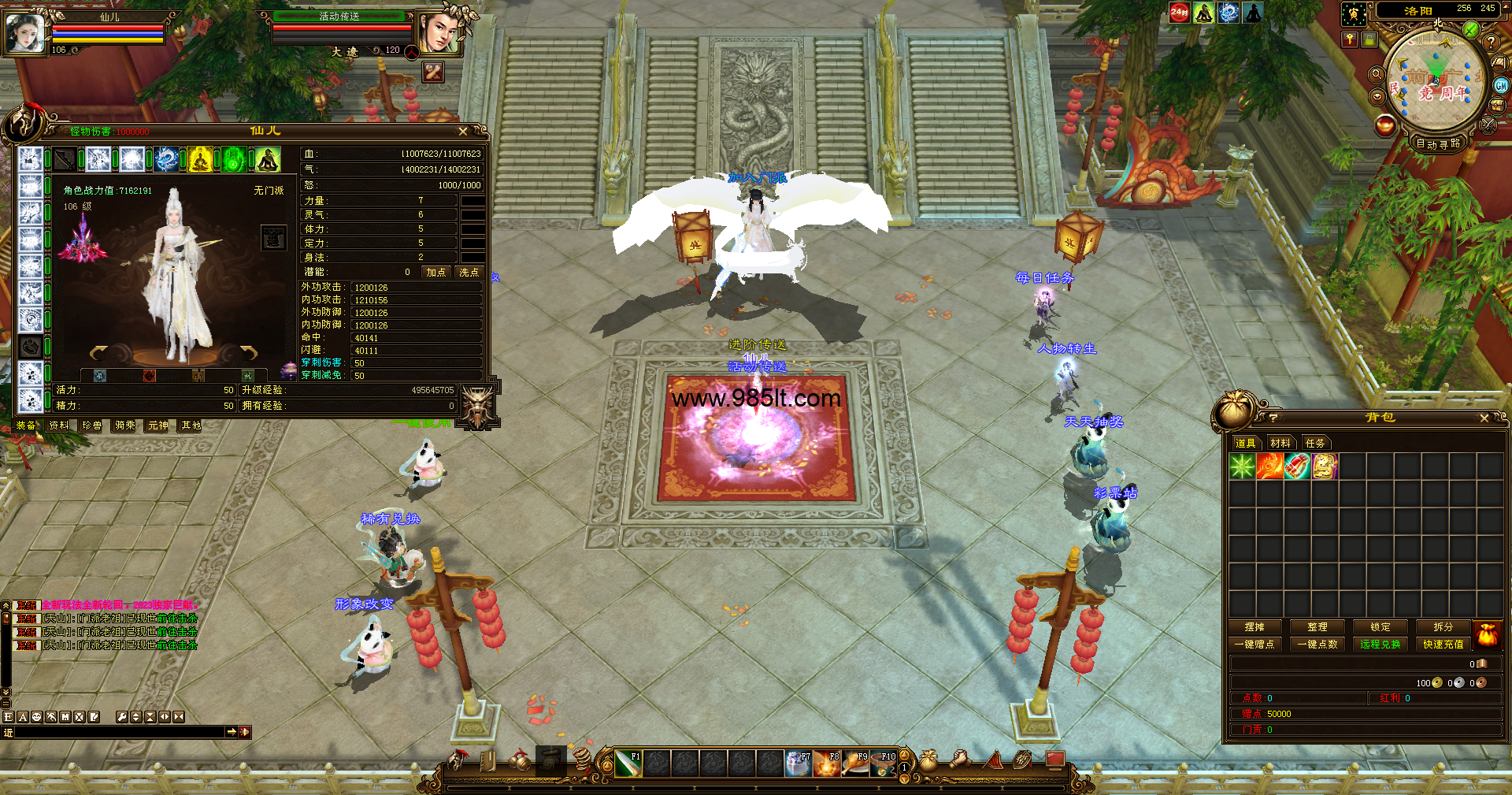1512x795 pixels.
Task: Open the 任务 tab in the backpack
Action: (1315, 443)
